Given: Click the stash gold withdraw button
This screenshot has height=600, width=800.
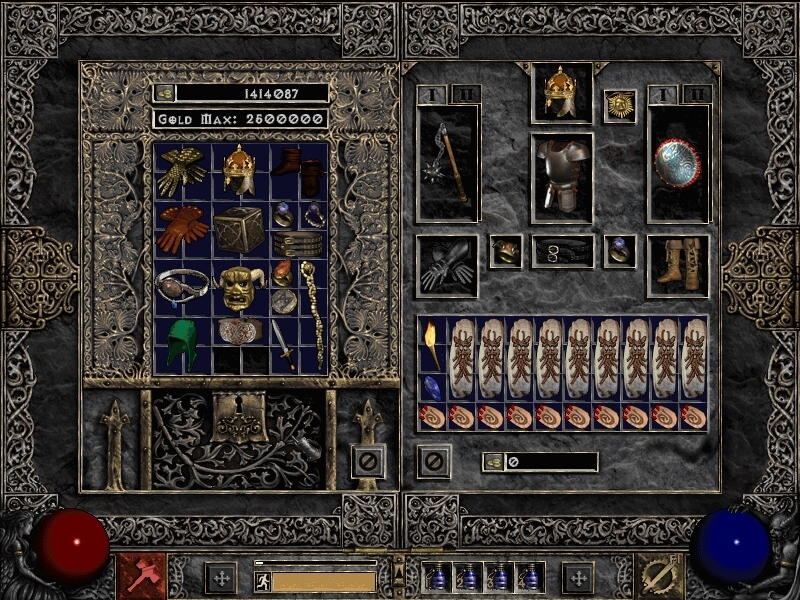Looking at the screenshot, I should coord(165,93).
